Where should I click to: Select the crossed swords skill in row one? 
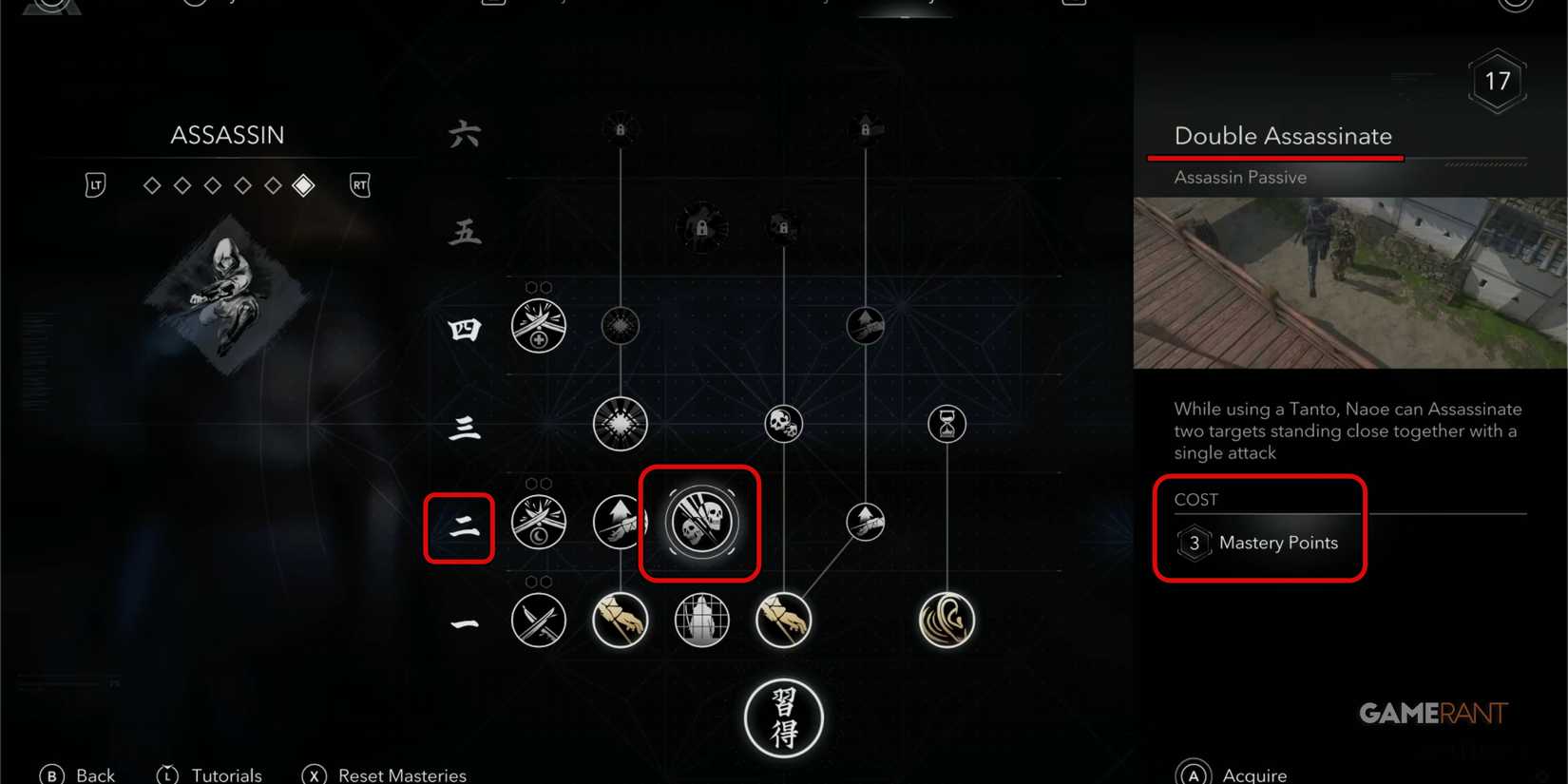[x=539, y=620]
